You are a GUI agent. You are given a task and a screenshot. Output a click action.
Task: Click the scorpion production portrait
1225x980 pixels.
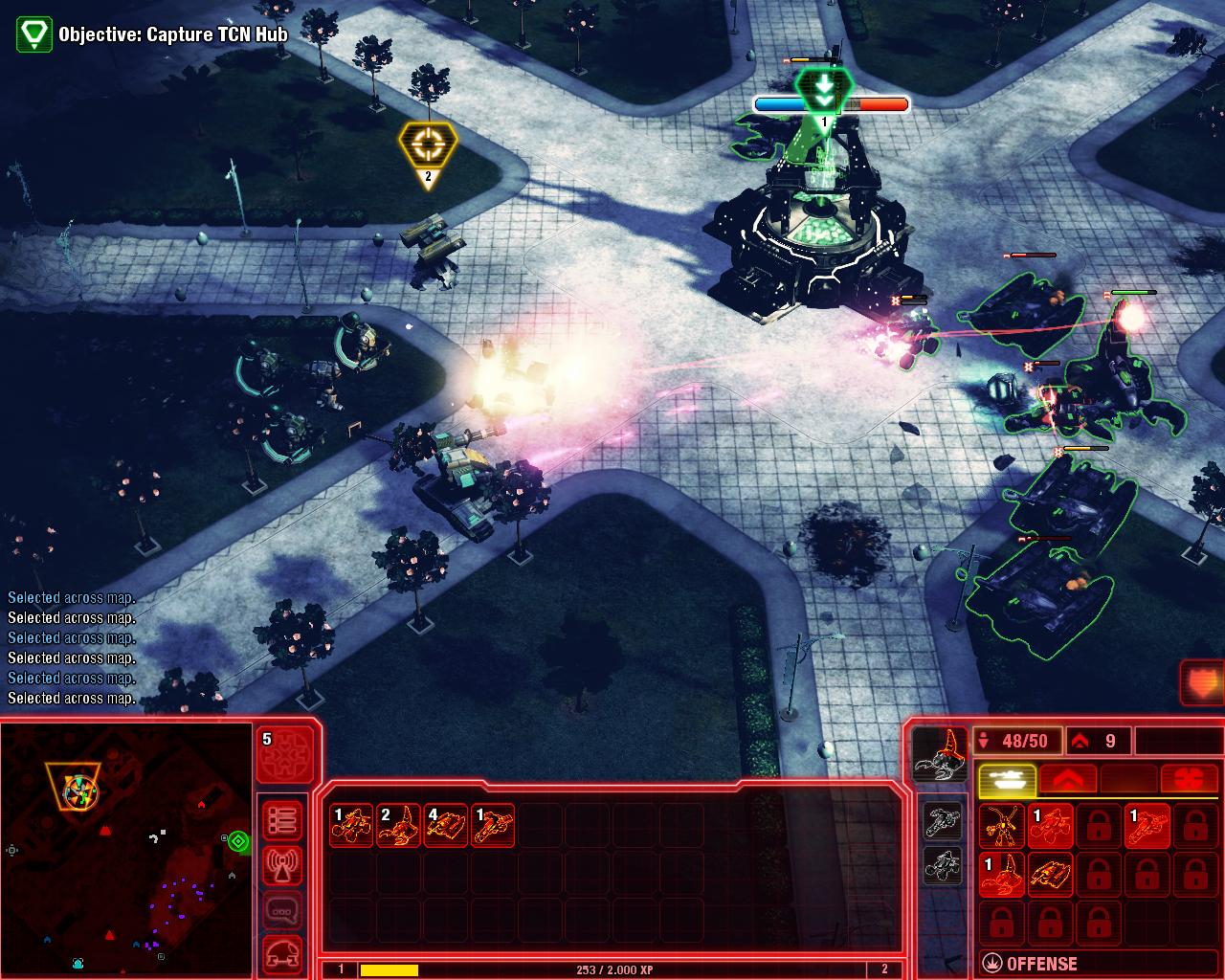pos(940,754)
